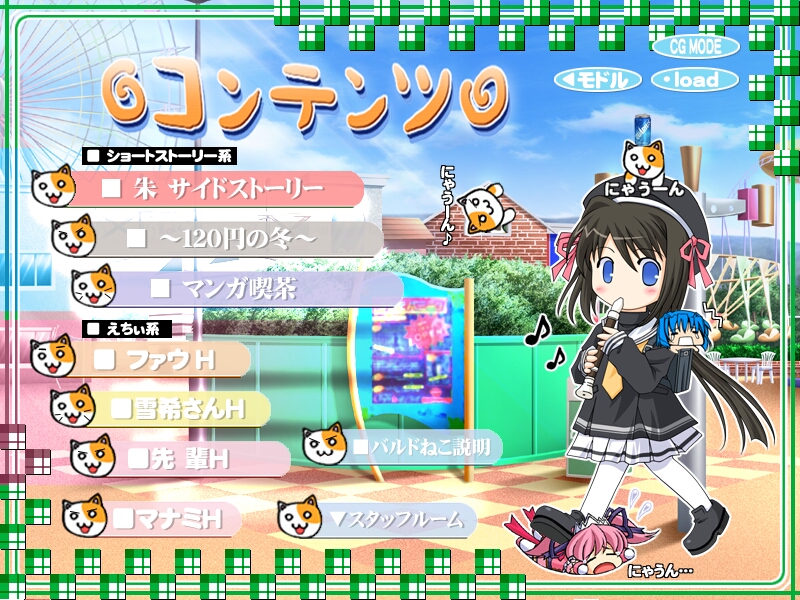Open the マンガ喫茶 short story
The image size is (800, 600).
pos(248,289)
